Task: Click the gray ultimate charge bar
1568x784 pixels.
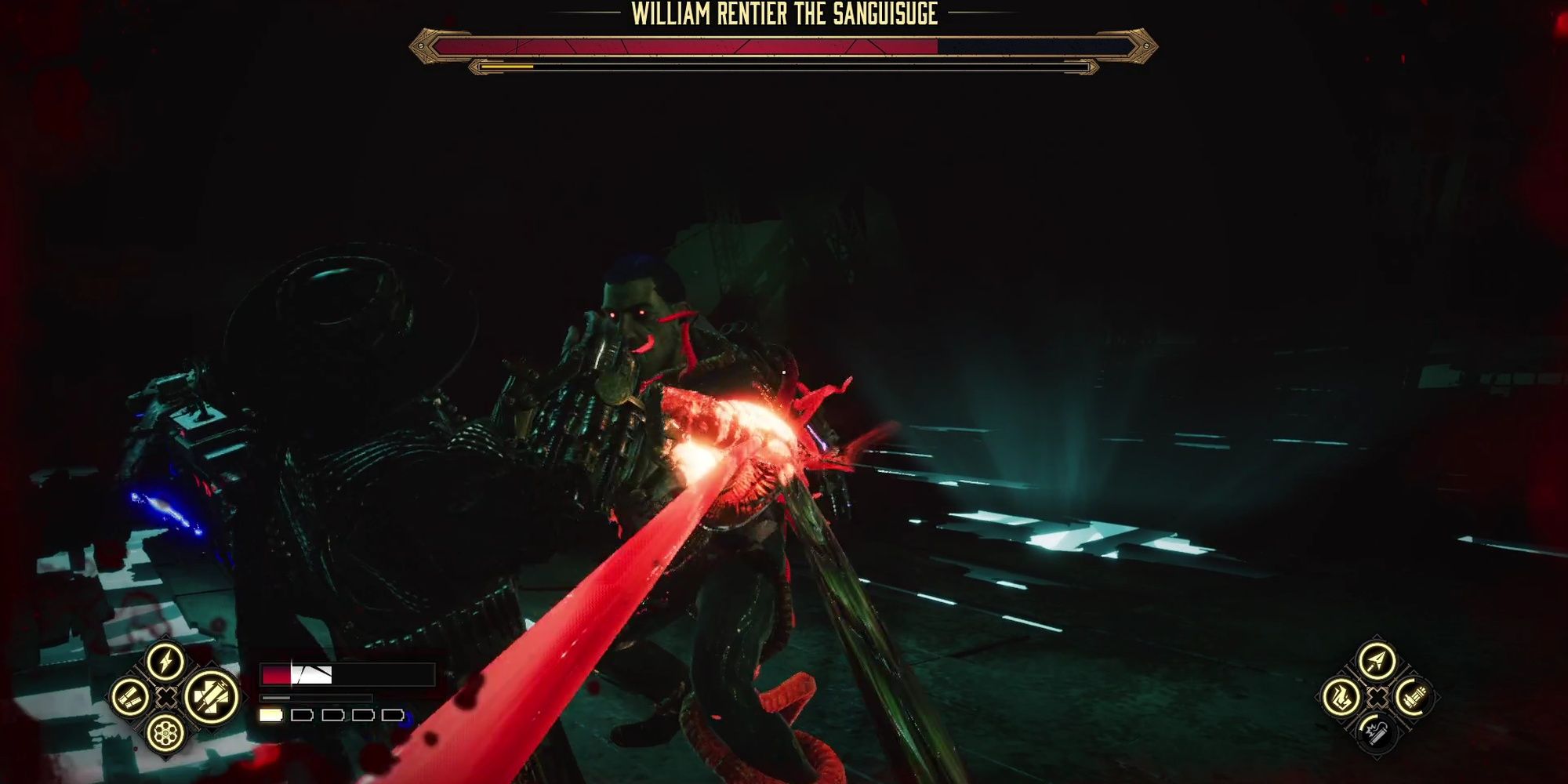Action: coord(276,698)
